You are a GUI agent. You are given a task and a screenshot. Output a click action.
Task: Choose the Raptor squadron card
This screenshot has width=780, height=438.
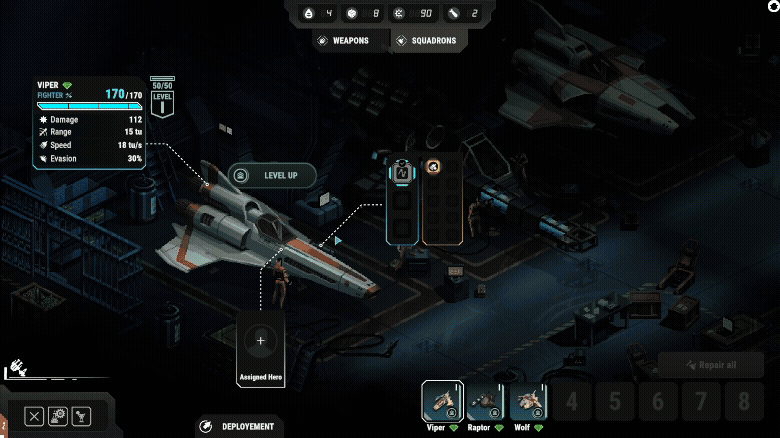tap(485, 402)
